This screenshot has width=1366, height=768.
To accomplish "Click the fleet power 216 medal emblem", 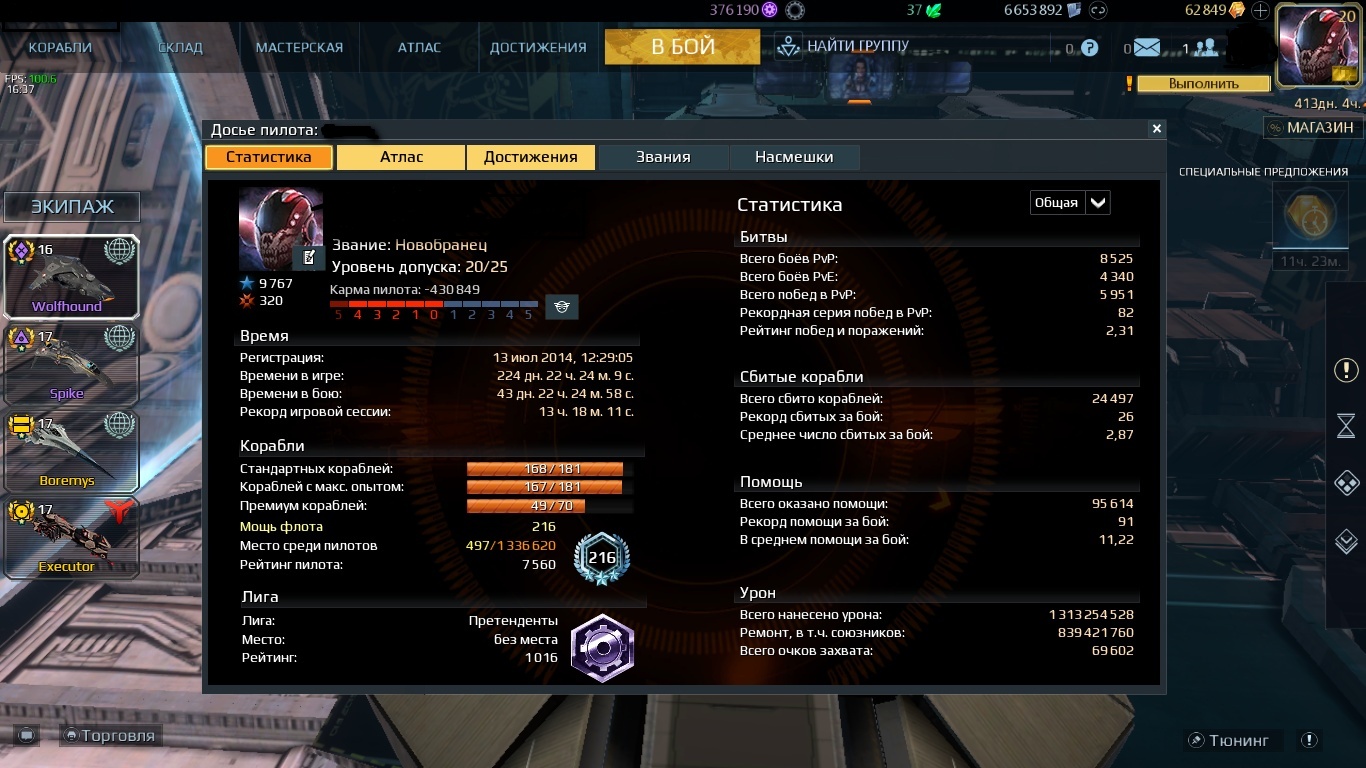I will point(600,559).
